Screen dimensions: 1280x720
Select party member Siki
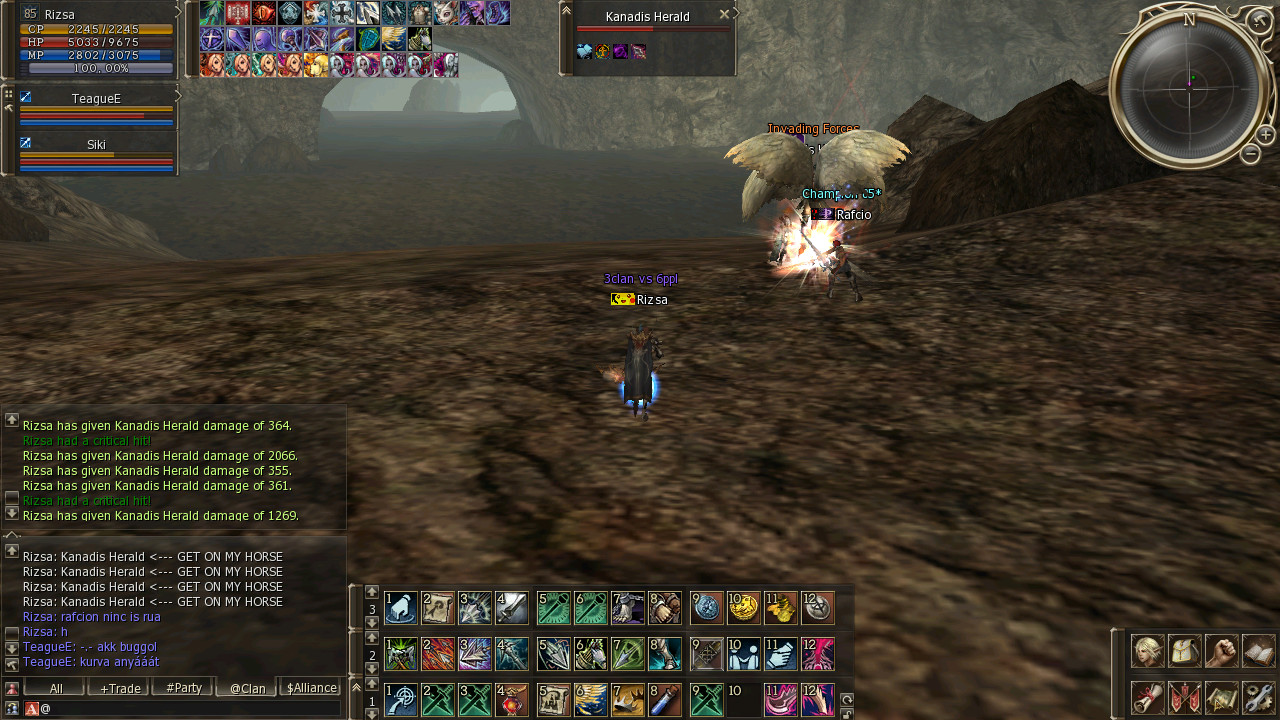click(96, 145)
